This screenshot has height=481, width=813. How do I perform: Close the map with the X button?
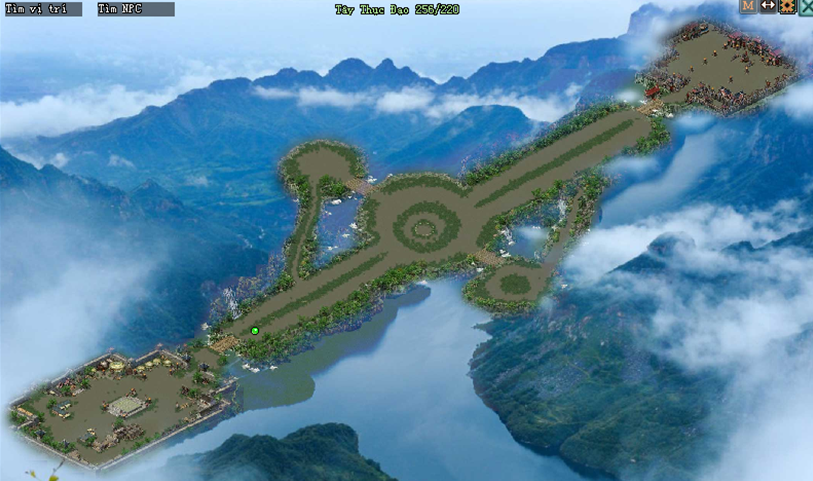[805, 6]
